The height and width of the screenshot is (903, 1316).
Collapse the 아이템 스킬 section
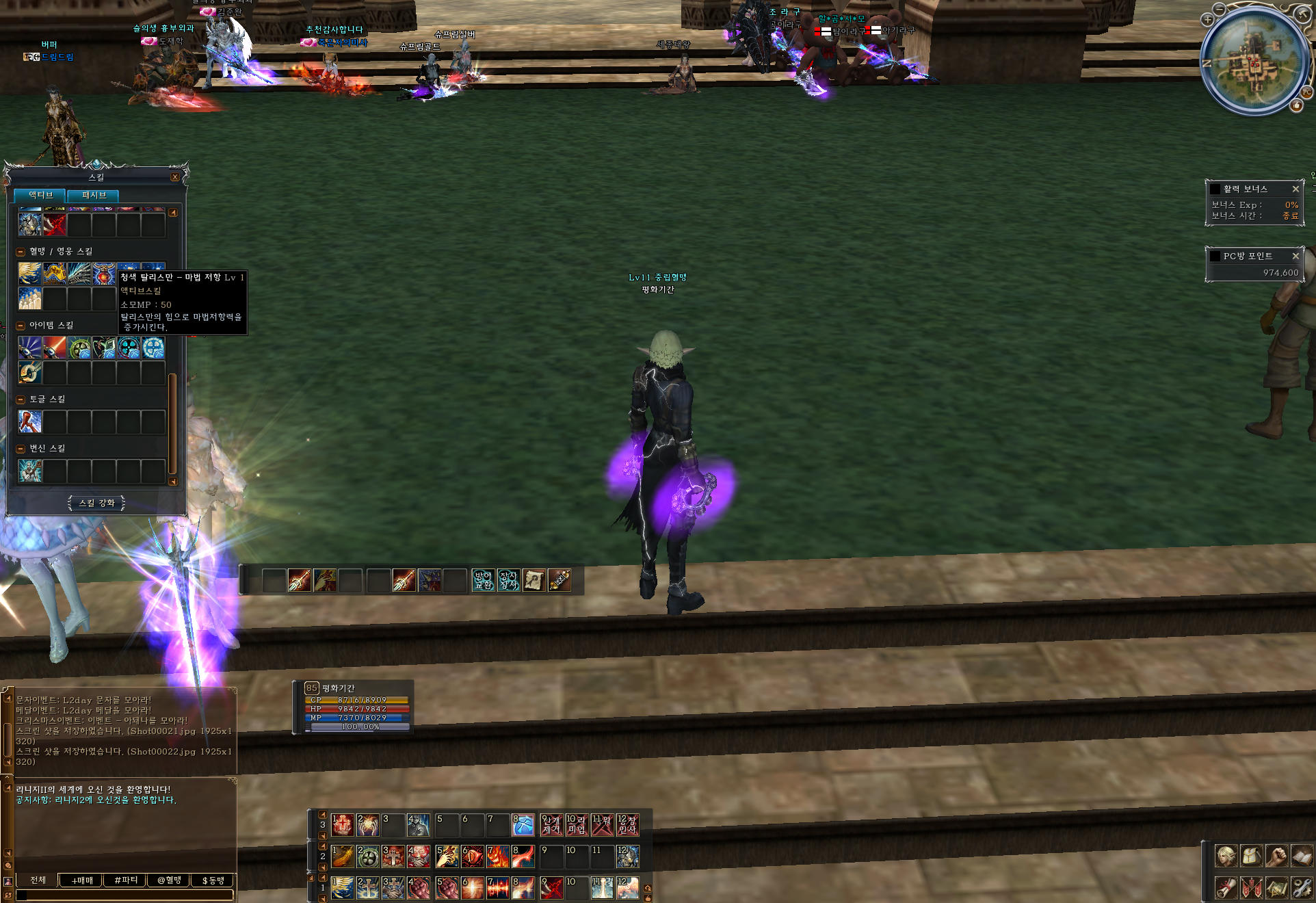tap(21, 326)
